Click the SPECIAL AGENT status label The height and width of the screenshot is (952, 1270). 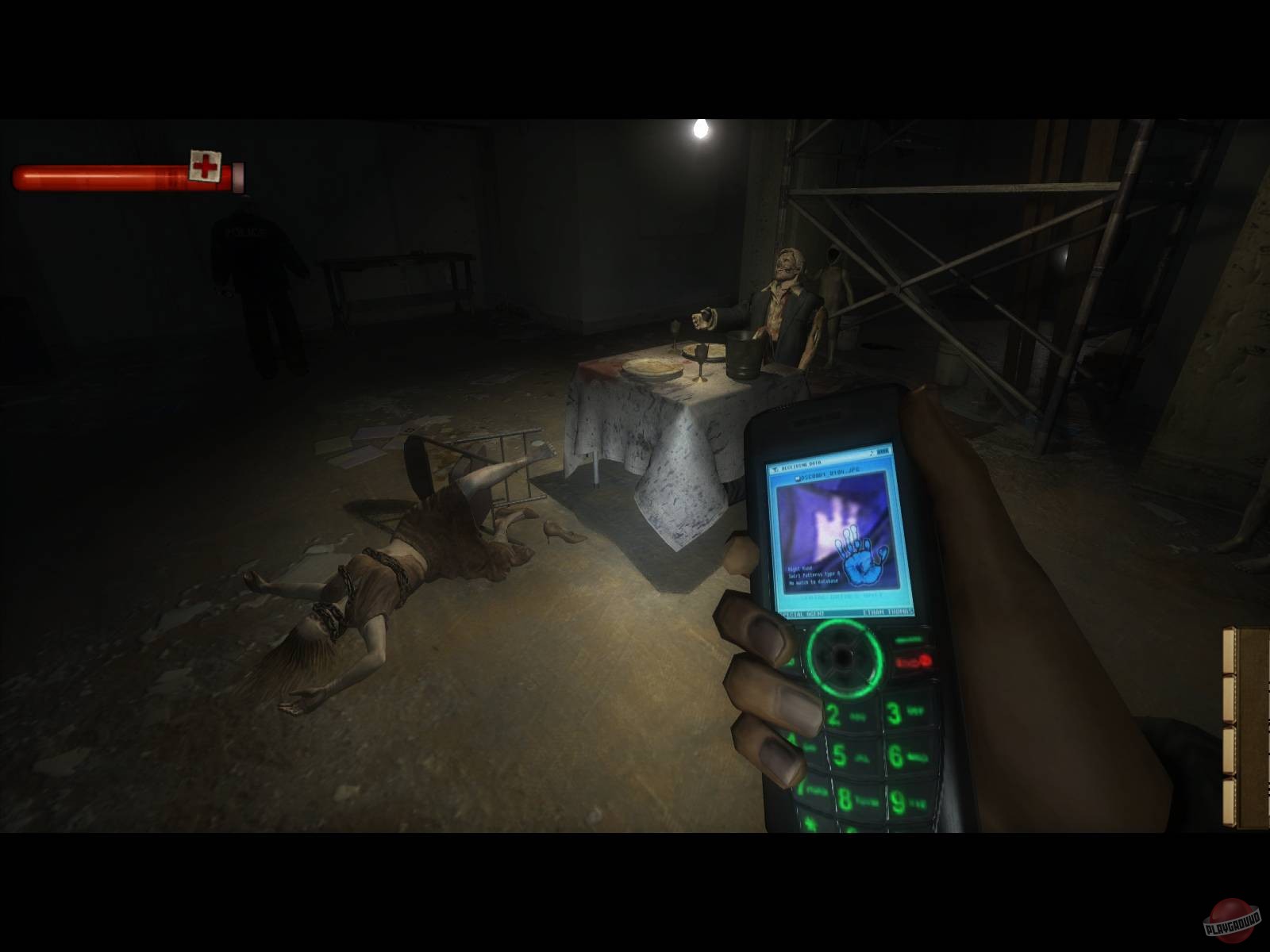802,613
